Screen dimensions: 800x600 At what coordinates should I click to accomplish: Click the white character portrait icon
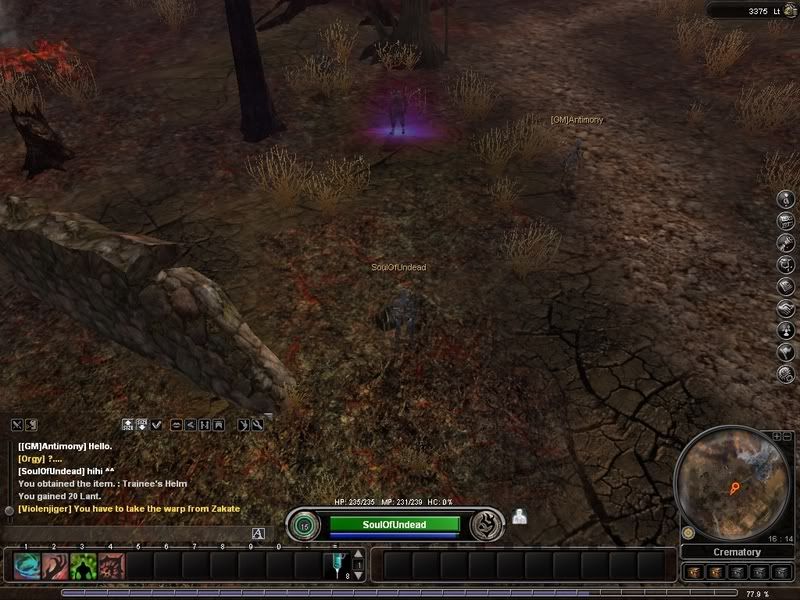pyautogui.click(x=520, y=517)
